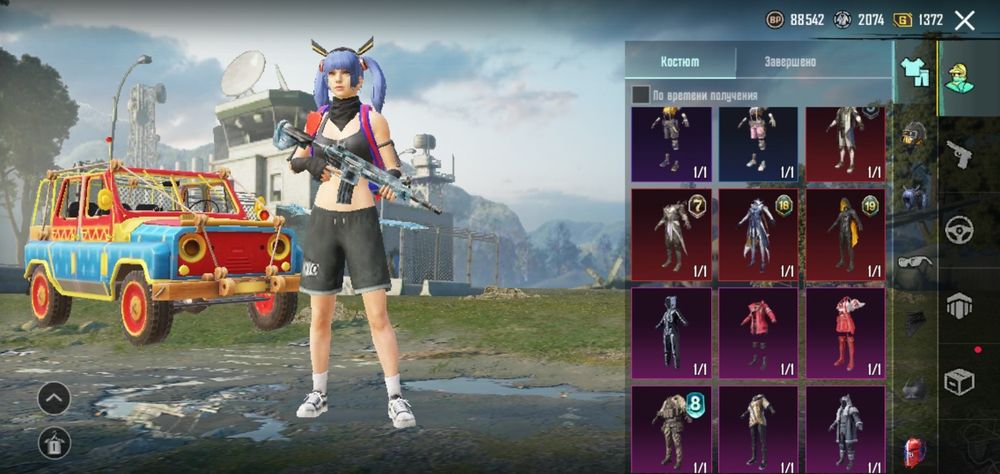Select the red helmet sub-category icon

(914, 451)
